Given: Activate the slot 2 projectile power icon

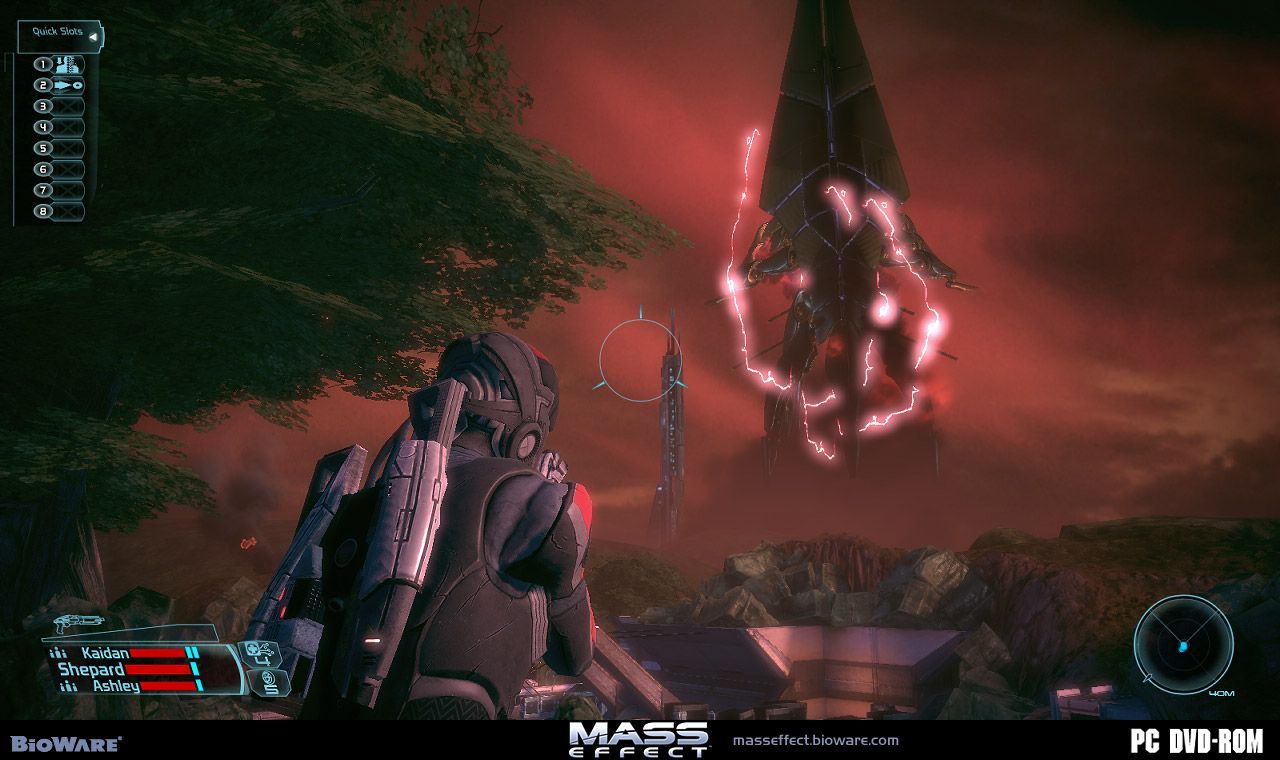Looking at the screenshot, I should (66, 85).
